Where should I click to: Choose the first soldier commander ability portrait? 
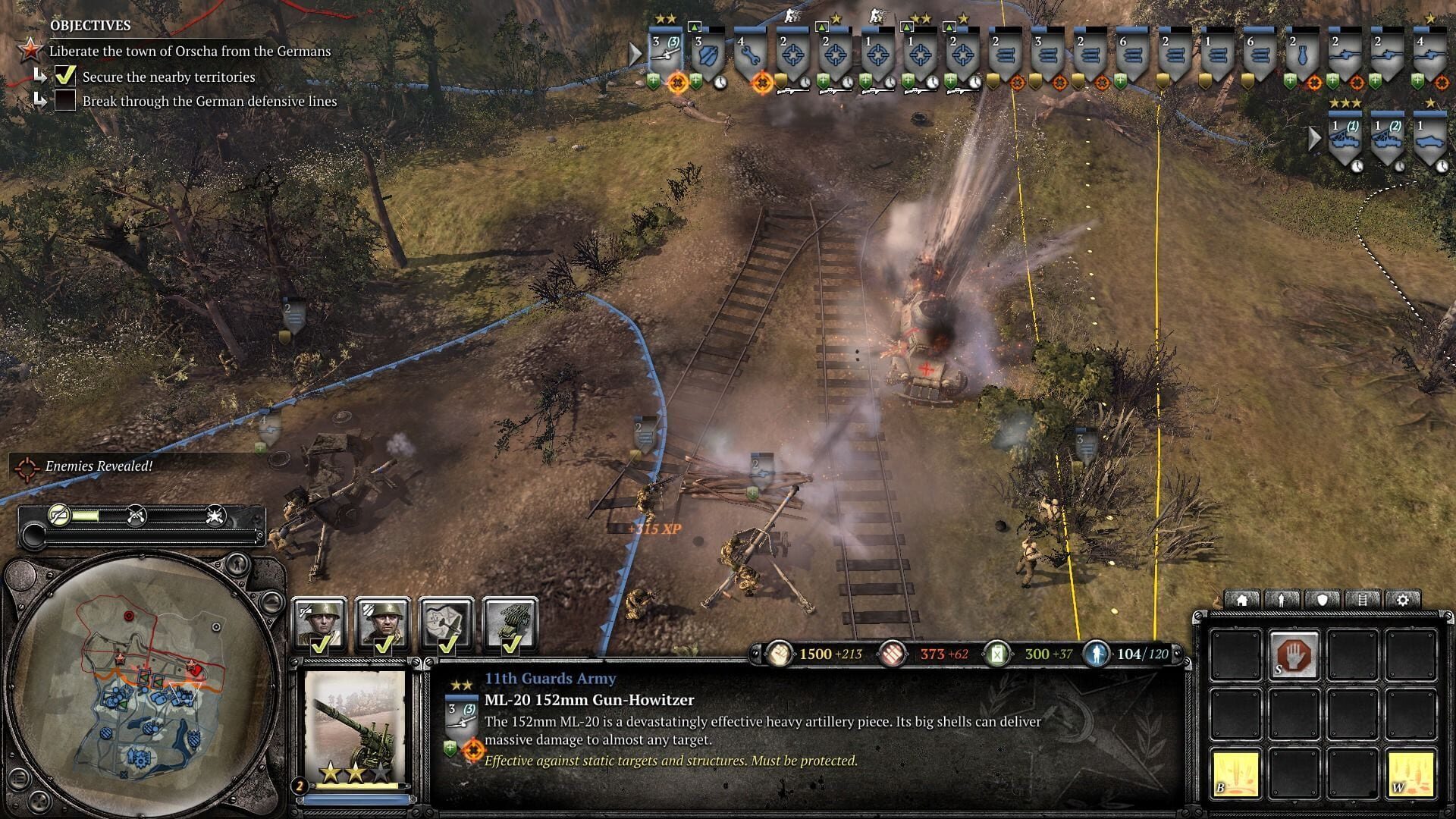coord(319,623)
